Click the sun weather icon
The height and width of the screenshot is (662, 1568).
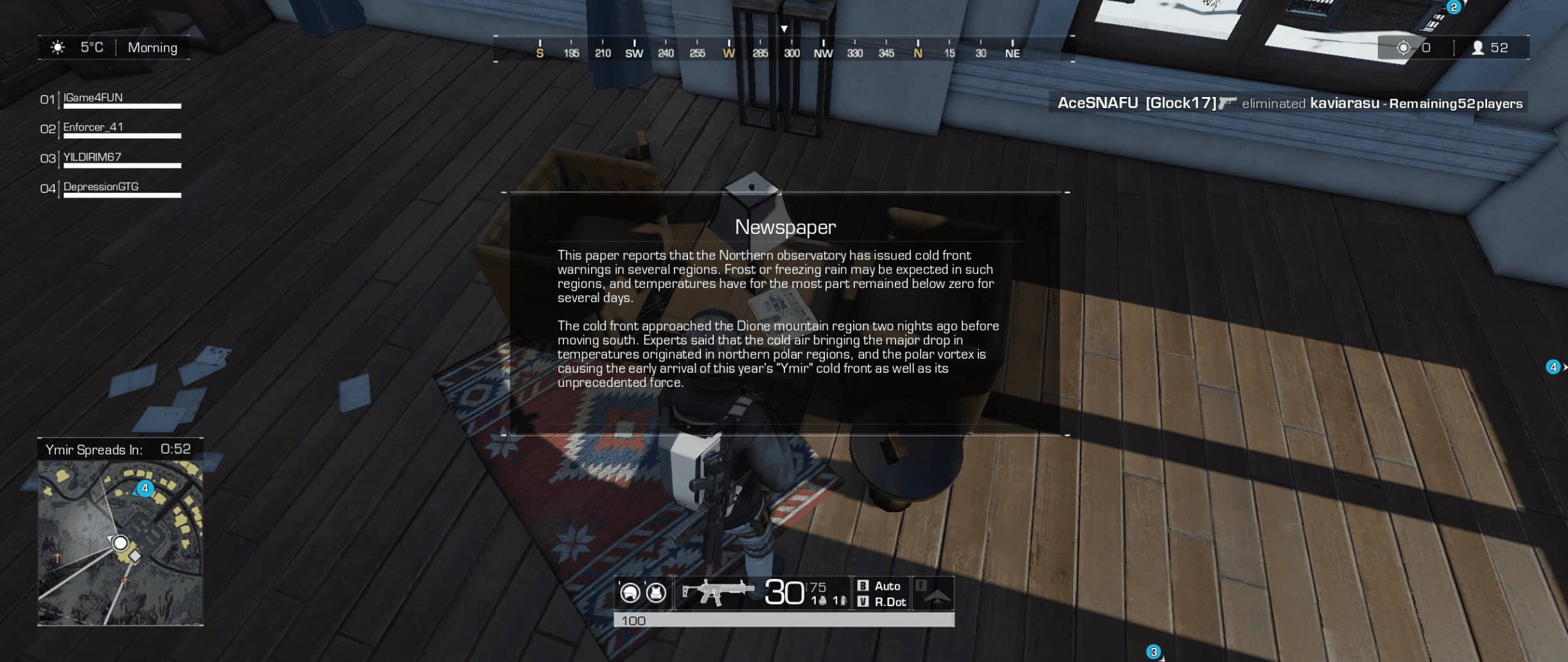(58, 48)
